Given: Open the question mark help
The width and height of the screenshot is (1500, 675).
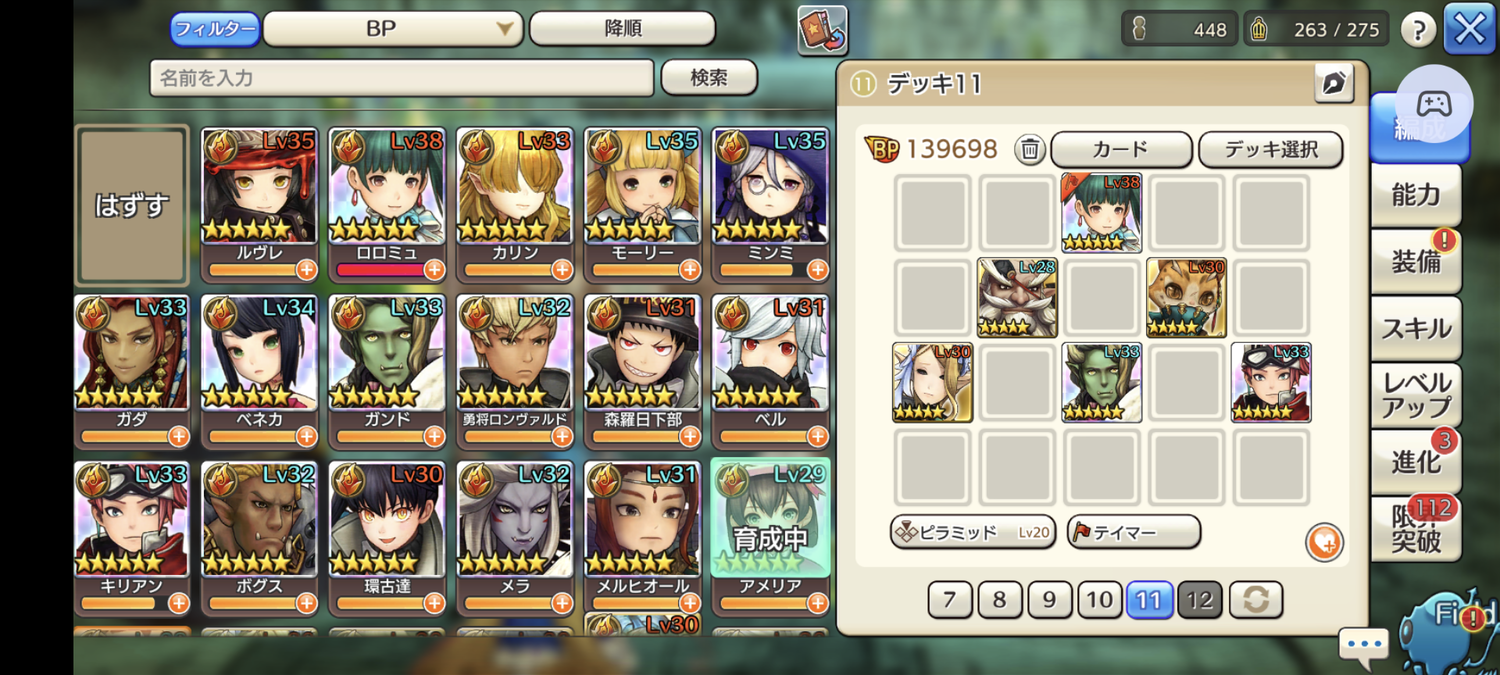Looking at the screenshot, I should pos(1417,30).
